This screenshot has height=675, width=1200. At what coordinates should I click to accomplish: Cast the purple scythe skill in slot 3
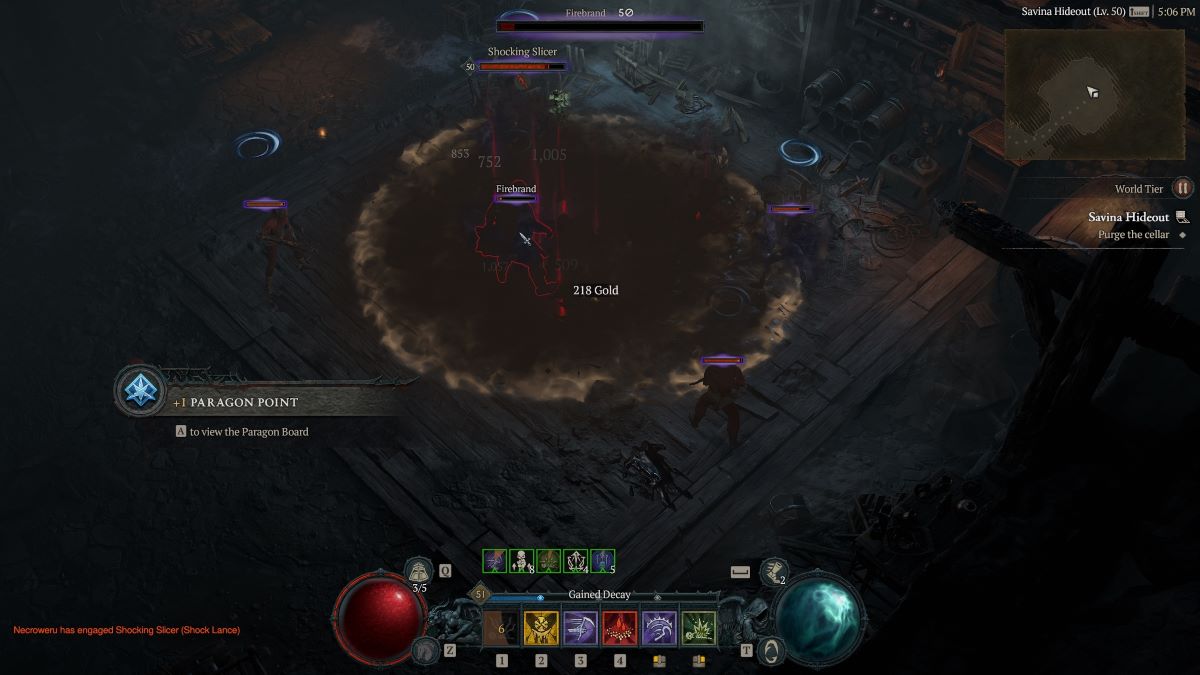pyautogui.click(x=580, y=629)
